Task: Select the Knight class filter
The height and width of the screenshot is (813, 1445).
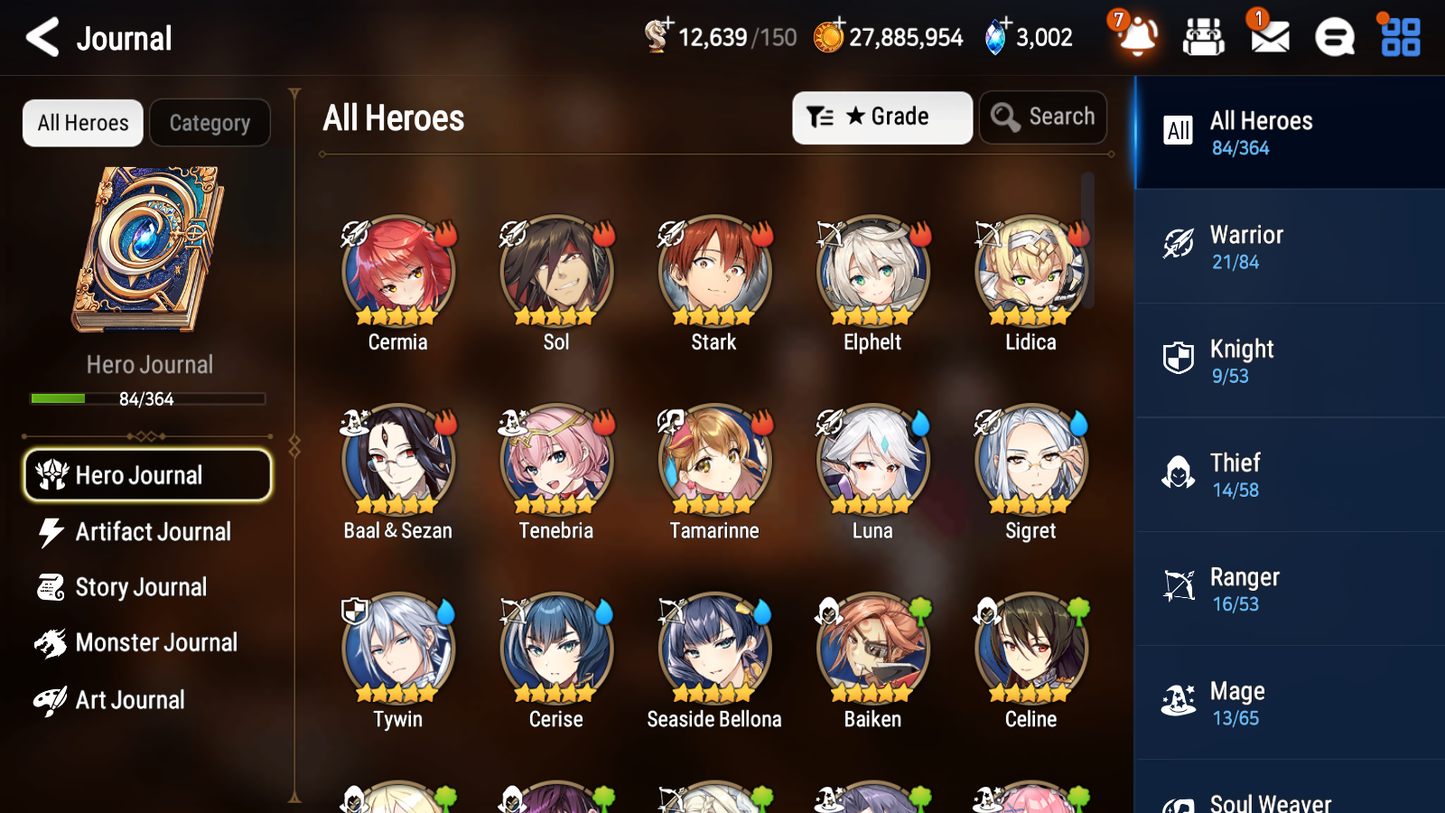Action: click(x=1289, y=360)
